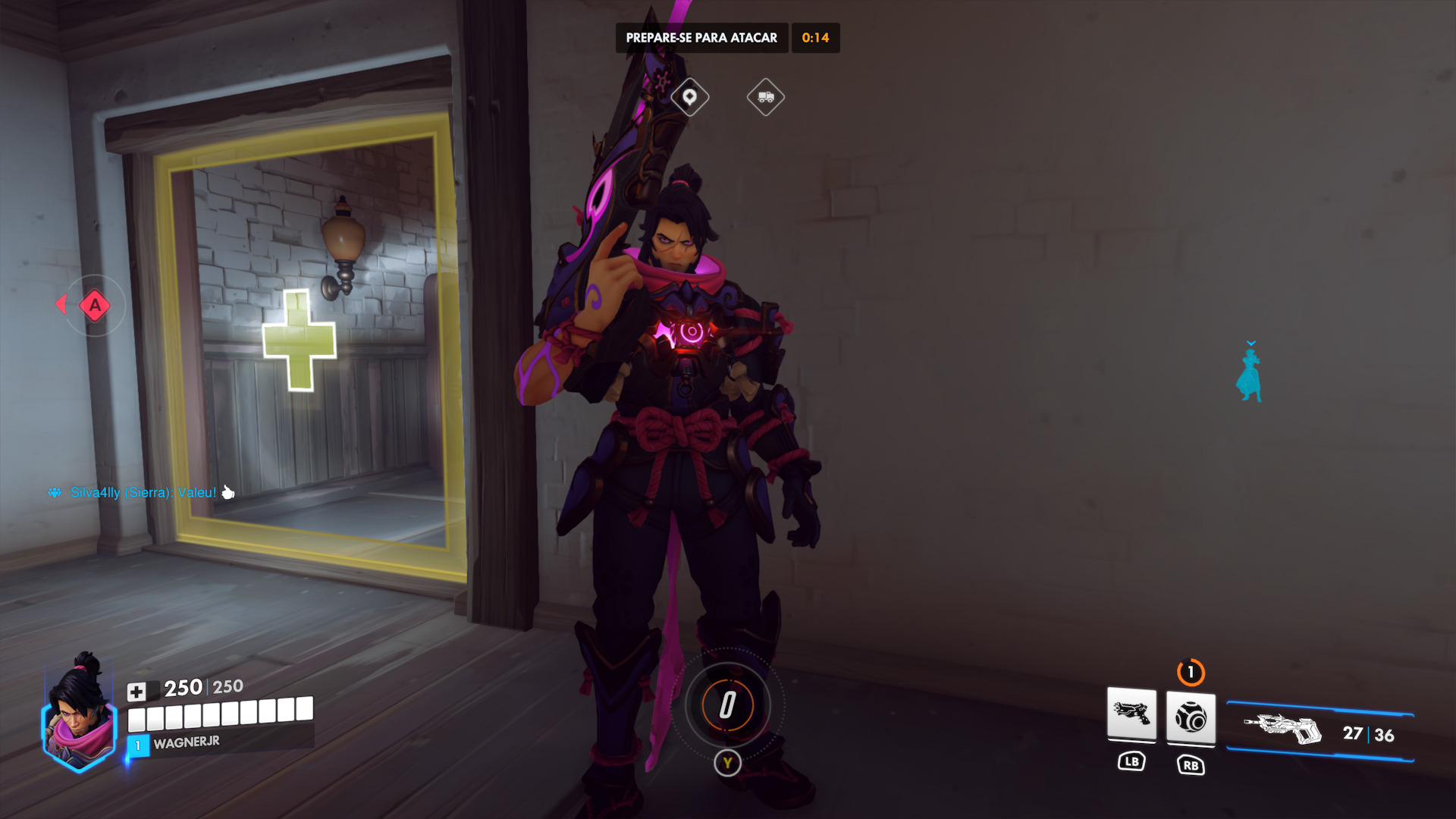Viewport: 1456px width, 819px height.
Task: Click the capture point objective icon
Action: [x=689, y=97]
